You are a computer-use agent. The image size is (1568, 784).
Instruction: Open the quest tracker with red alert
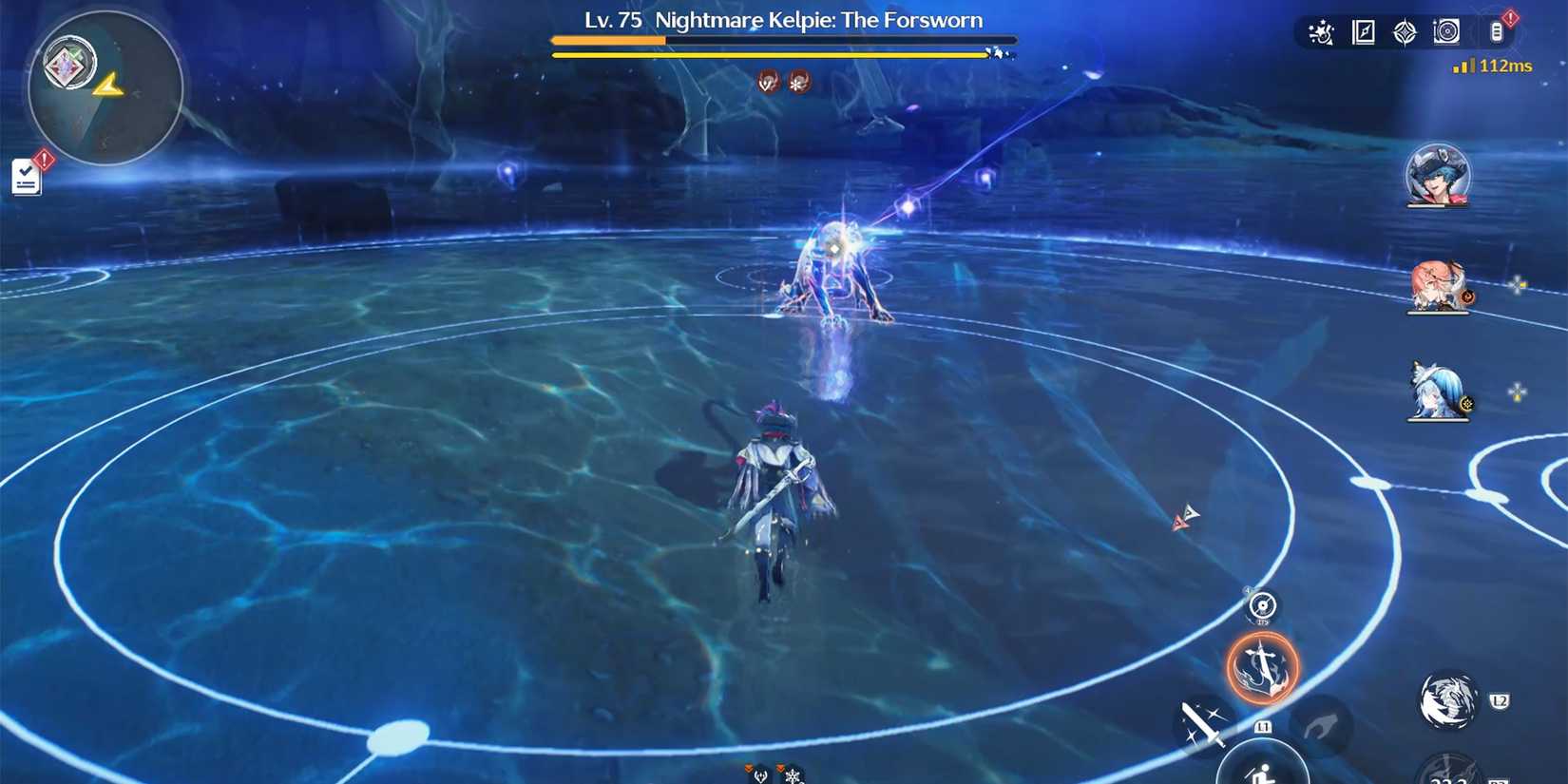[29, 176]
